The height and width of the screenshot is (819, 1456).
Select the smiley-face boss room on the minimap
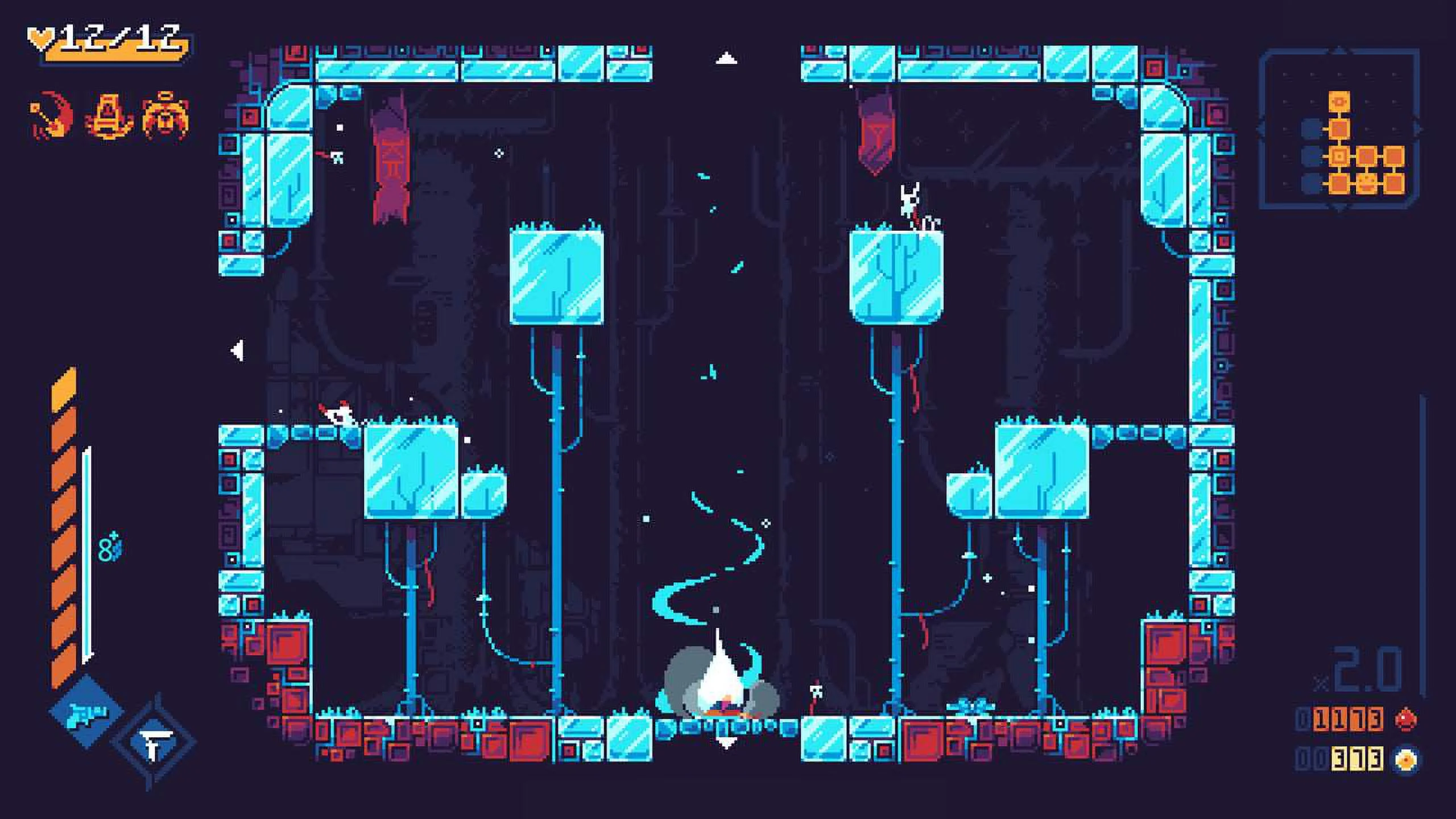[1366, 184]
